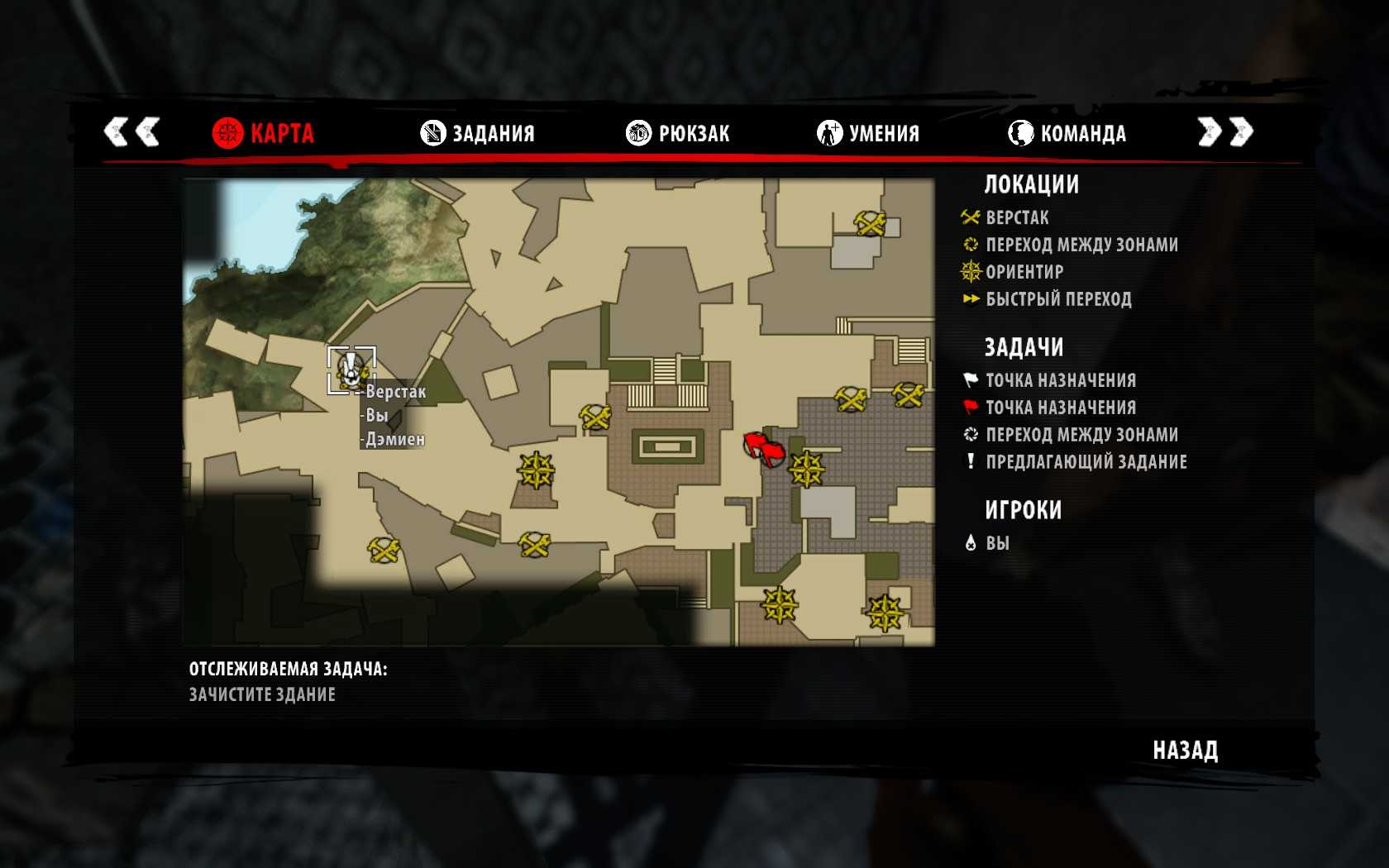The height and width of the screenshot is (868, 1389).
Task: Click the quest giver marker in the selection brackets
Action: point(351,370)
